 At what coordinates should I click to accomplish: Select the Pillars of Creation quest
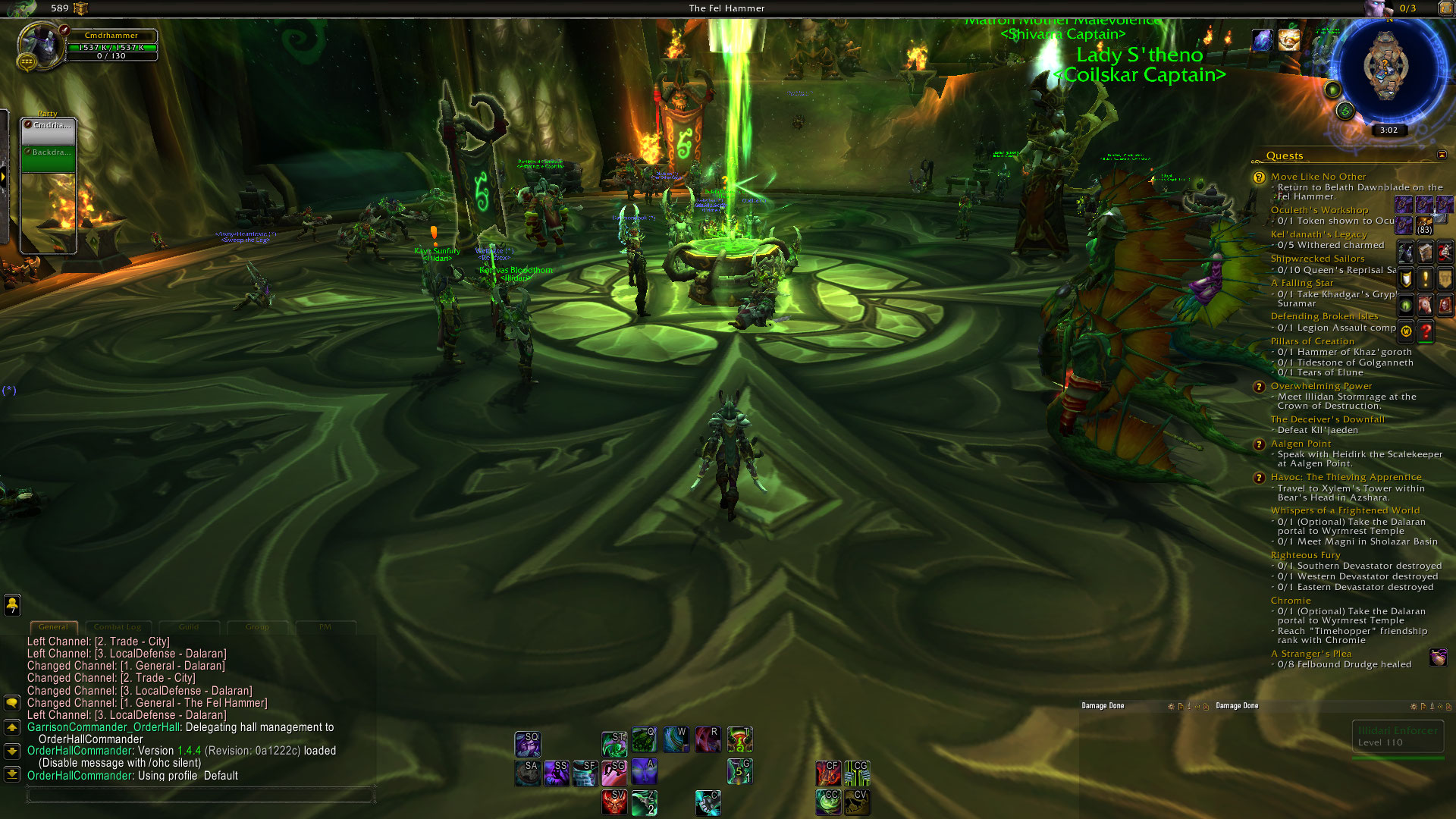click(x=1312, y=341)
